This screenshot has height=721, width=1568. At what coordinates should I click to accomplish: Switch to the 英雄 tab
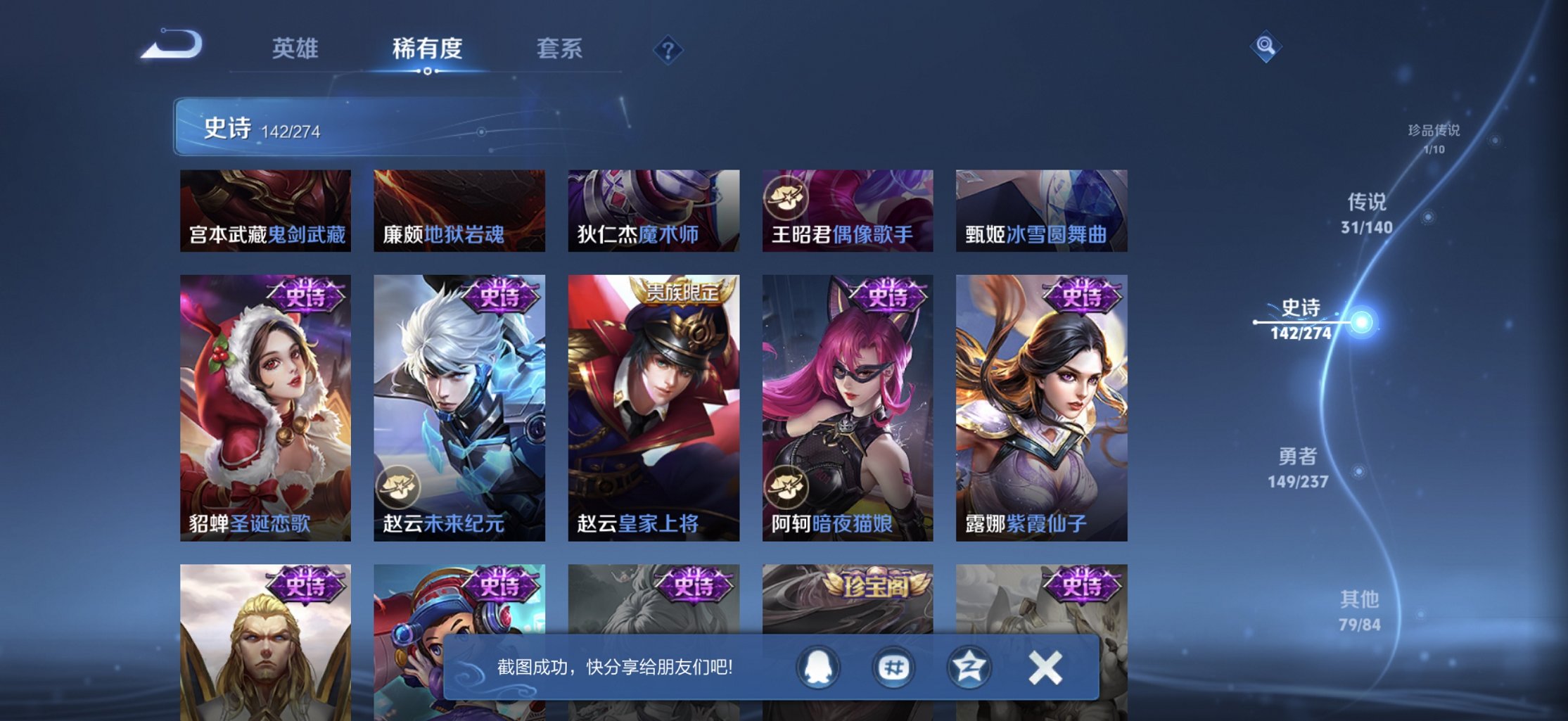pos(294,49)
